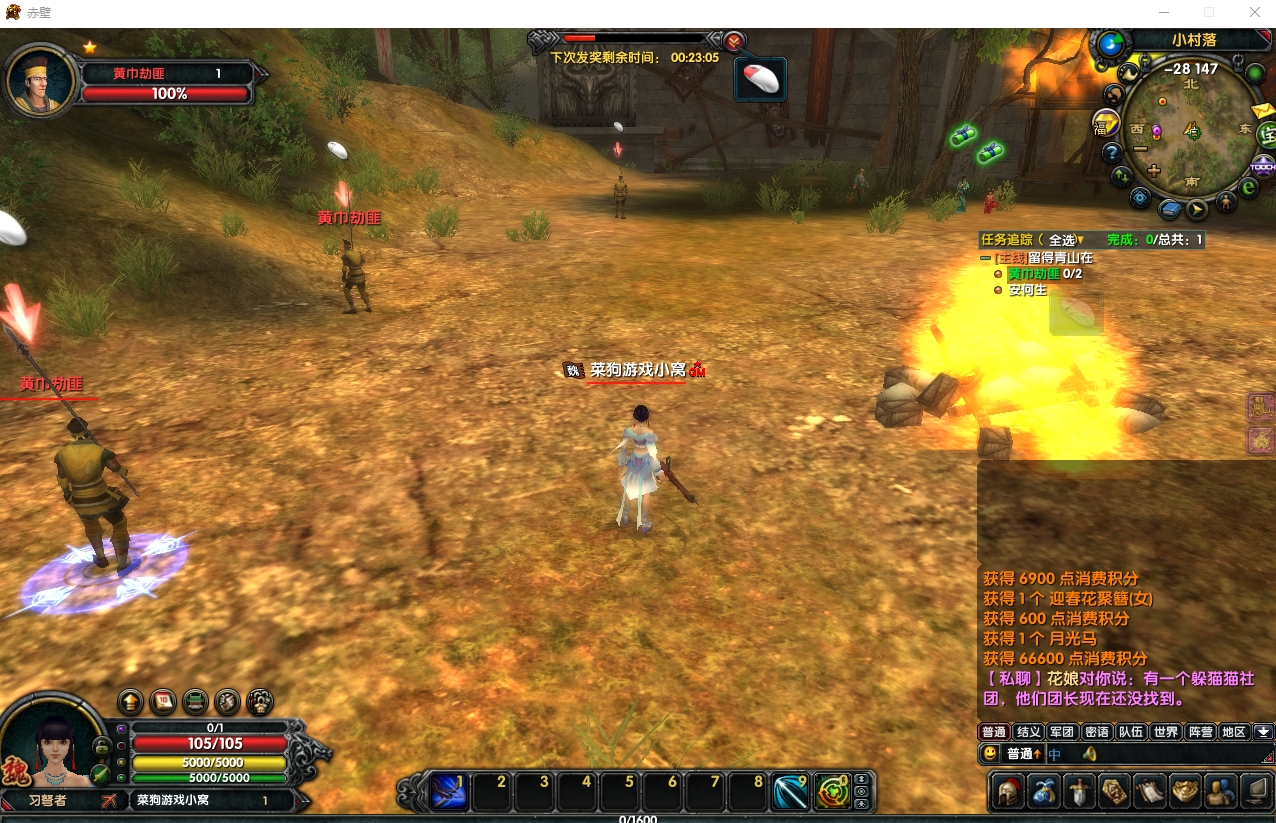Select the 黄巾劫匪 quest objective in tracker
The width and height of the screenshot is (1276, 823).
(x=1033, y=274)
